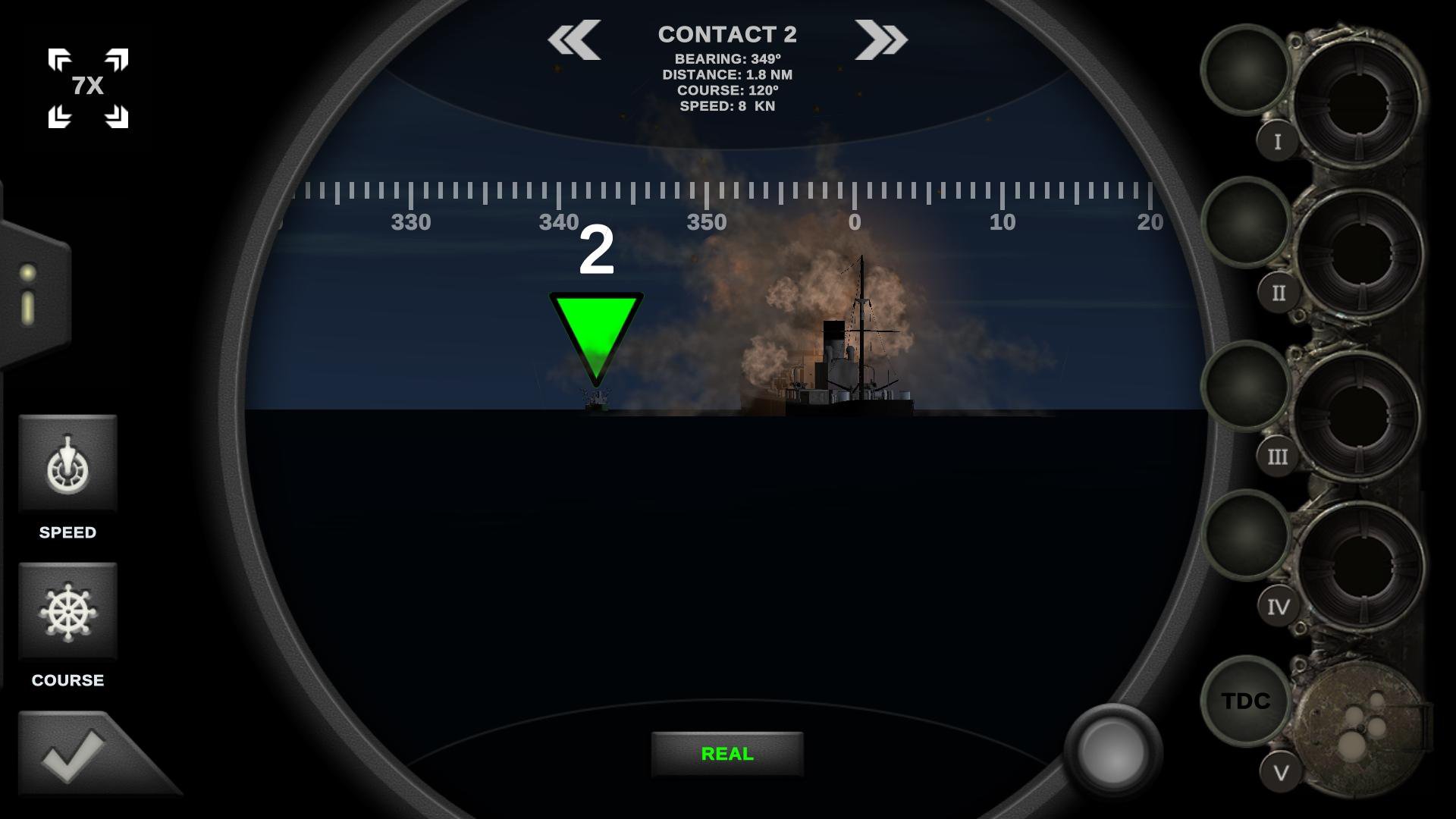The width and height of the screenshot is (1456, 819).
Task: Switch to previous contact with left double-chevron
Action: (574, 39)
